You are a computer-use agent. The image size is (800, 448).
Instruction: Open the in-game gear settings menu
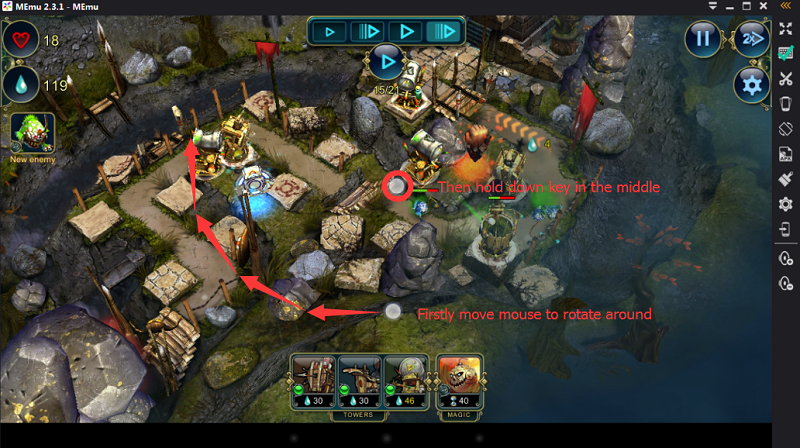[x=750, y=84]
